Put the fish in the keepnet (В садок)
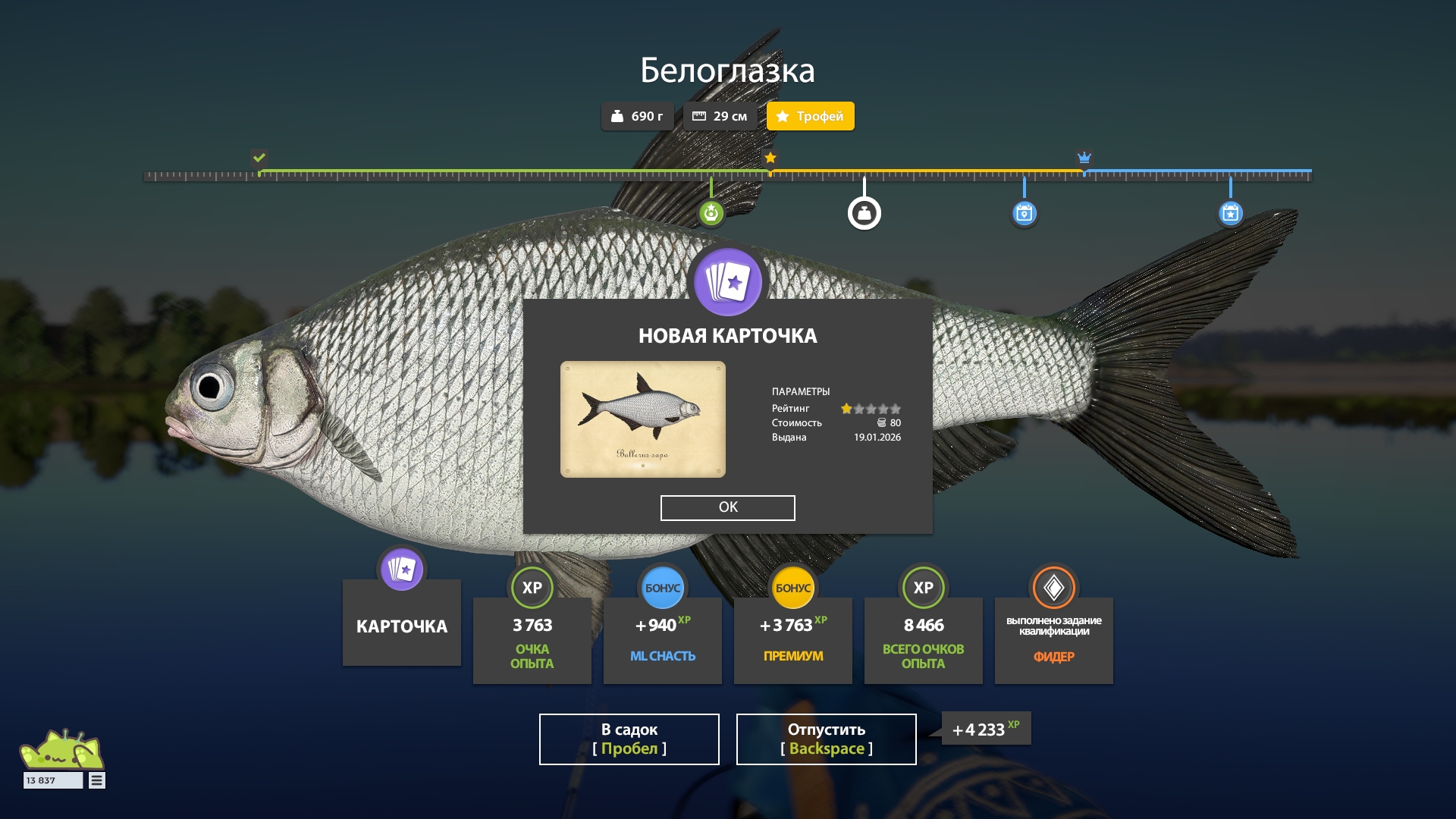1456x819 pixels. click(629, 739)
